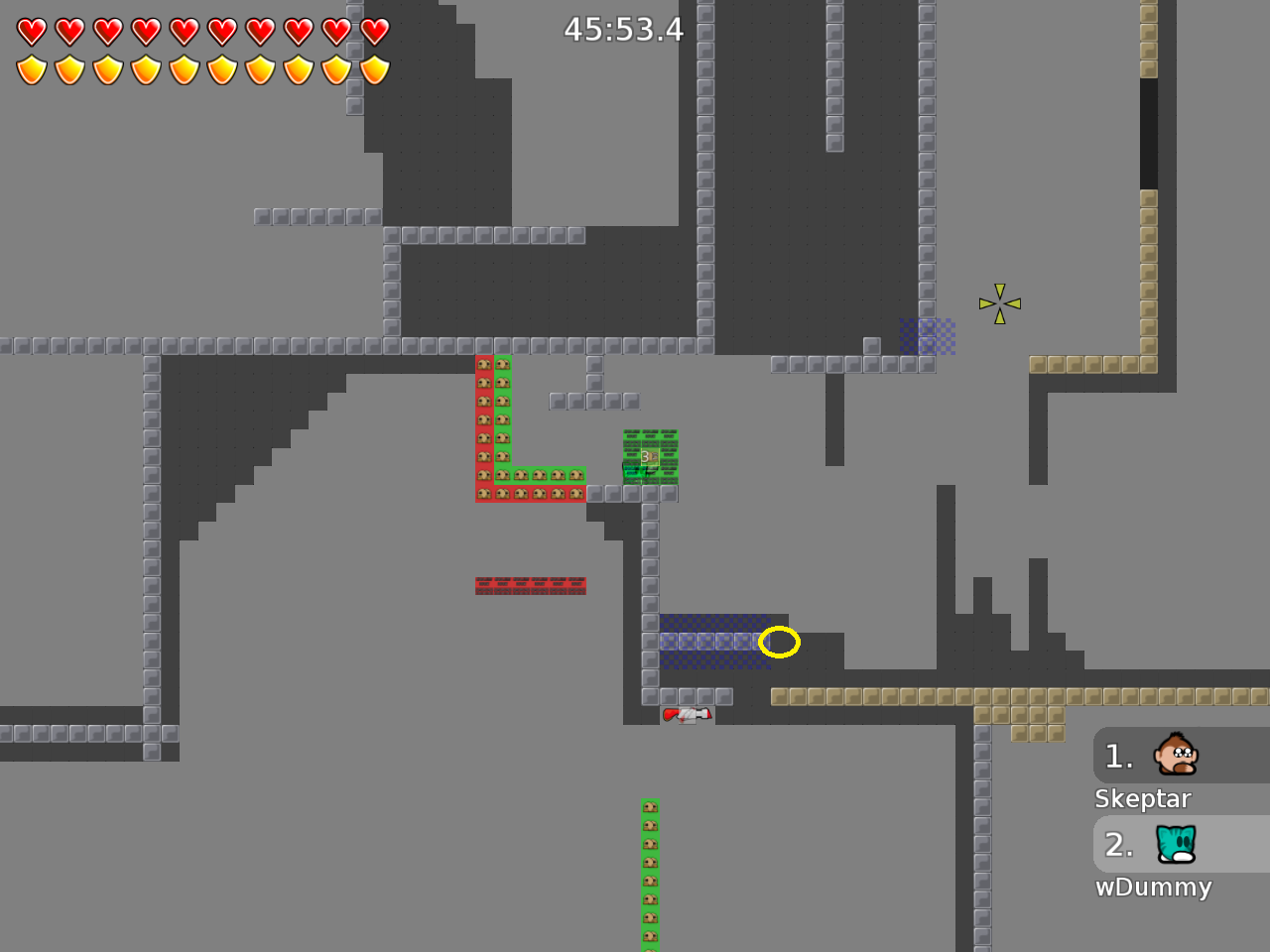Click the red horizontal mine strip

click(x=531, y=585)
